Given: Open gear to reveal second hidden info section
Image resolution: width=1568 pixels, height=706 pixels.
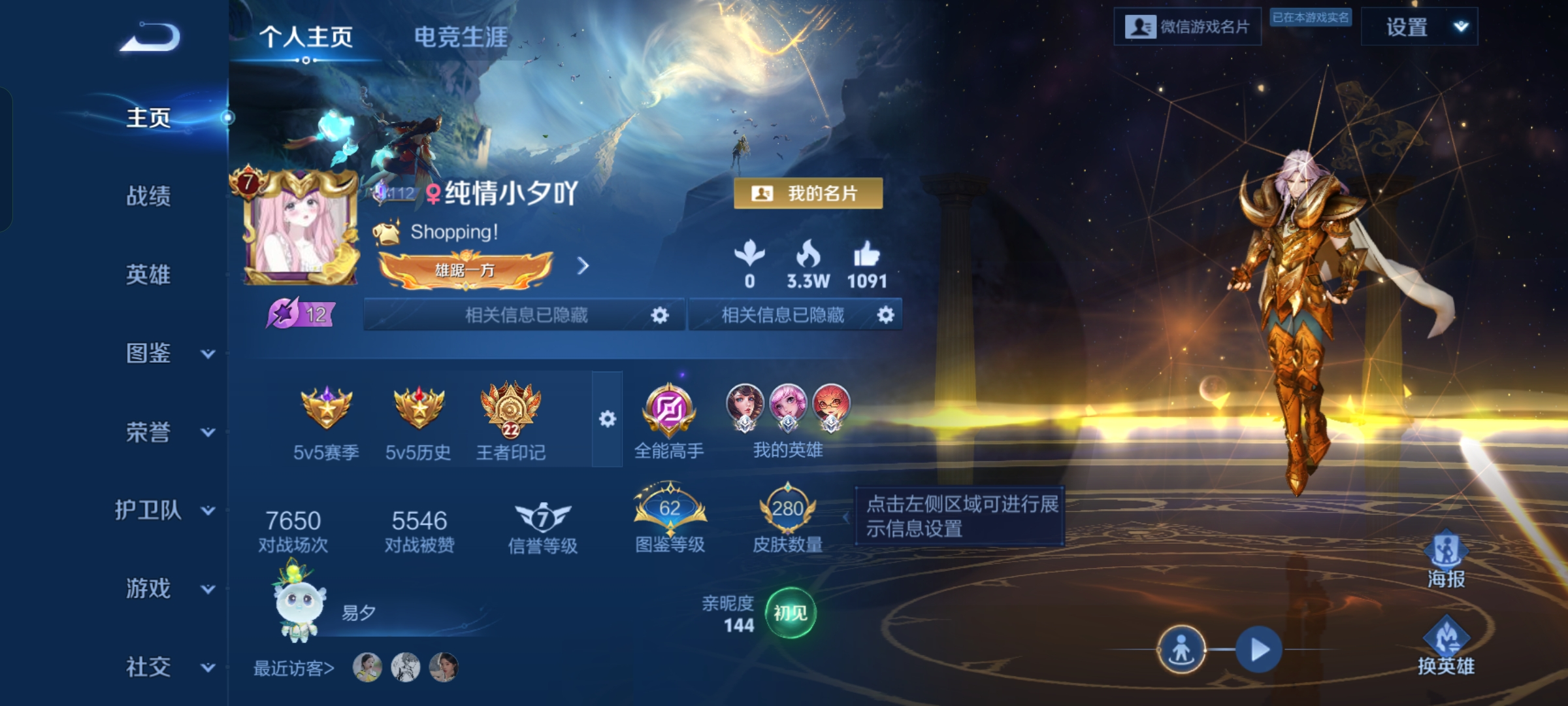Looking at the screenshot, I should 887,315.
